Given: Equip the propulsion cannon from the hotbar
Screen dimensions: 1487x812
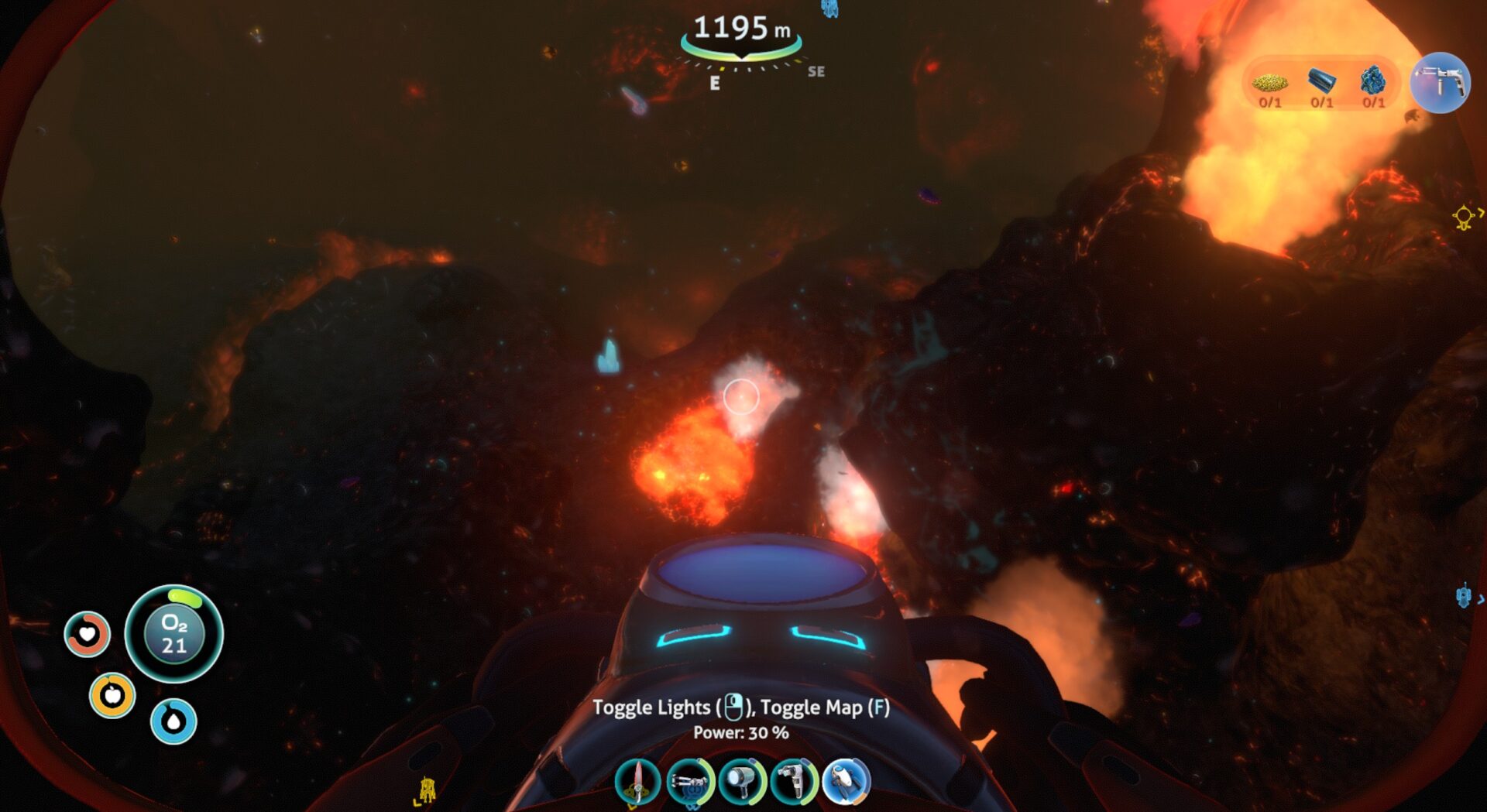Looking at the screenshot, I should (689, 781).
